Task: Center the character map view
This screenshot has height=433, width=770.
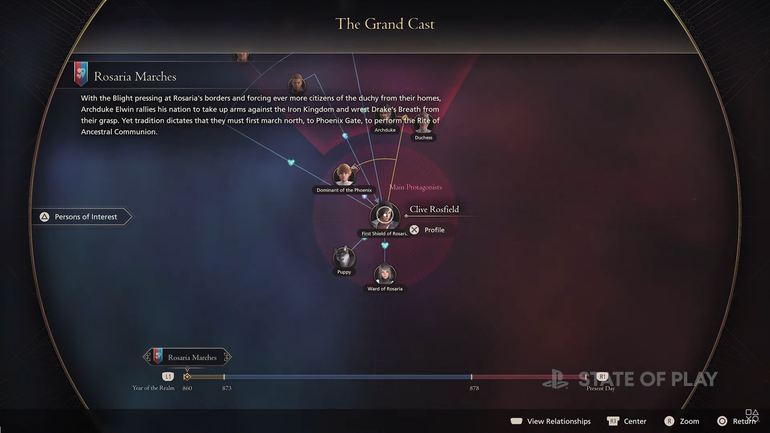Action: pos(626,421)
